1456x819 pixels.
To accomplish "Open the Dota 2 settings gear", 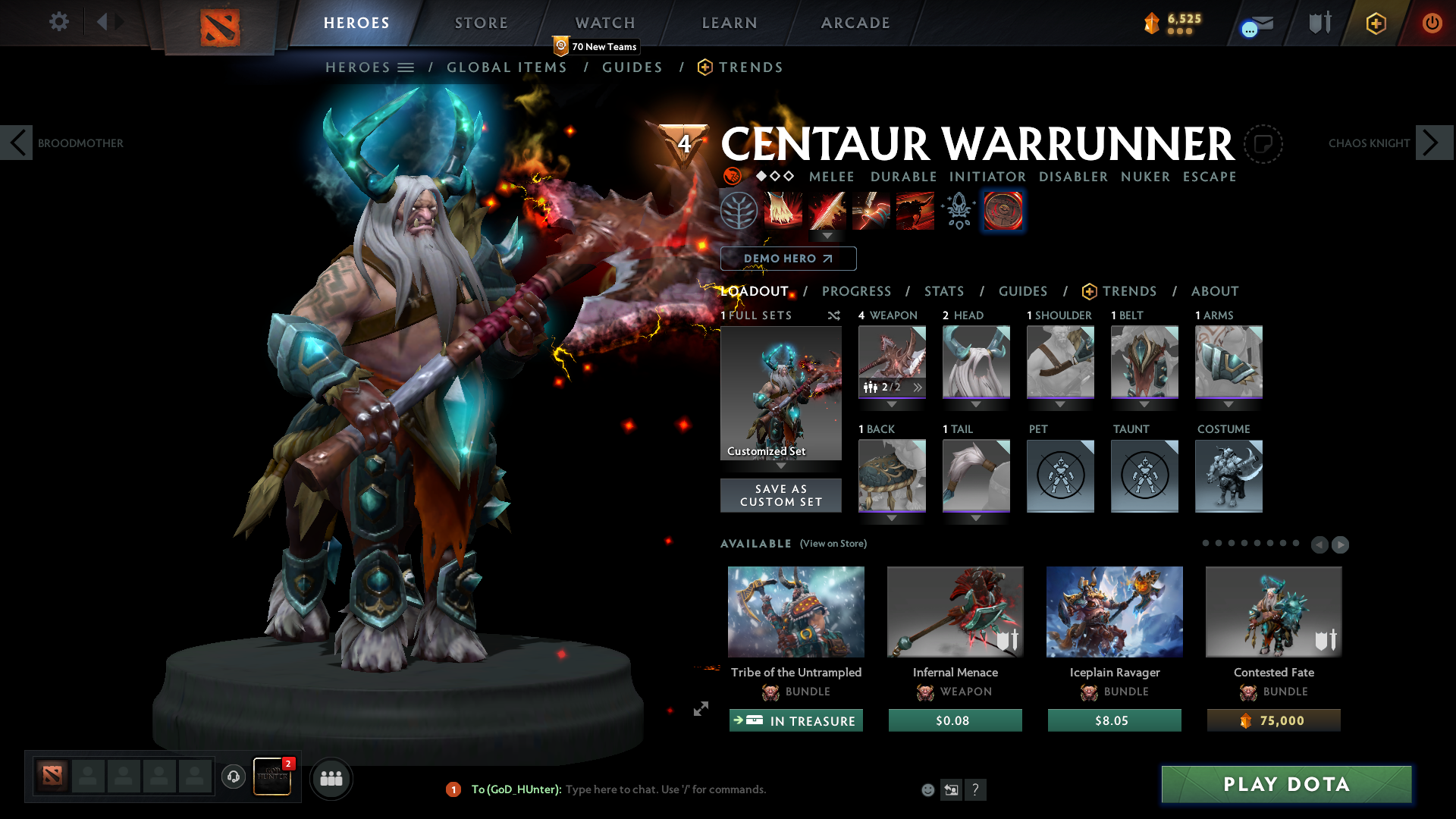I will [x=58, y=23].
